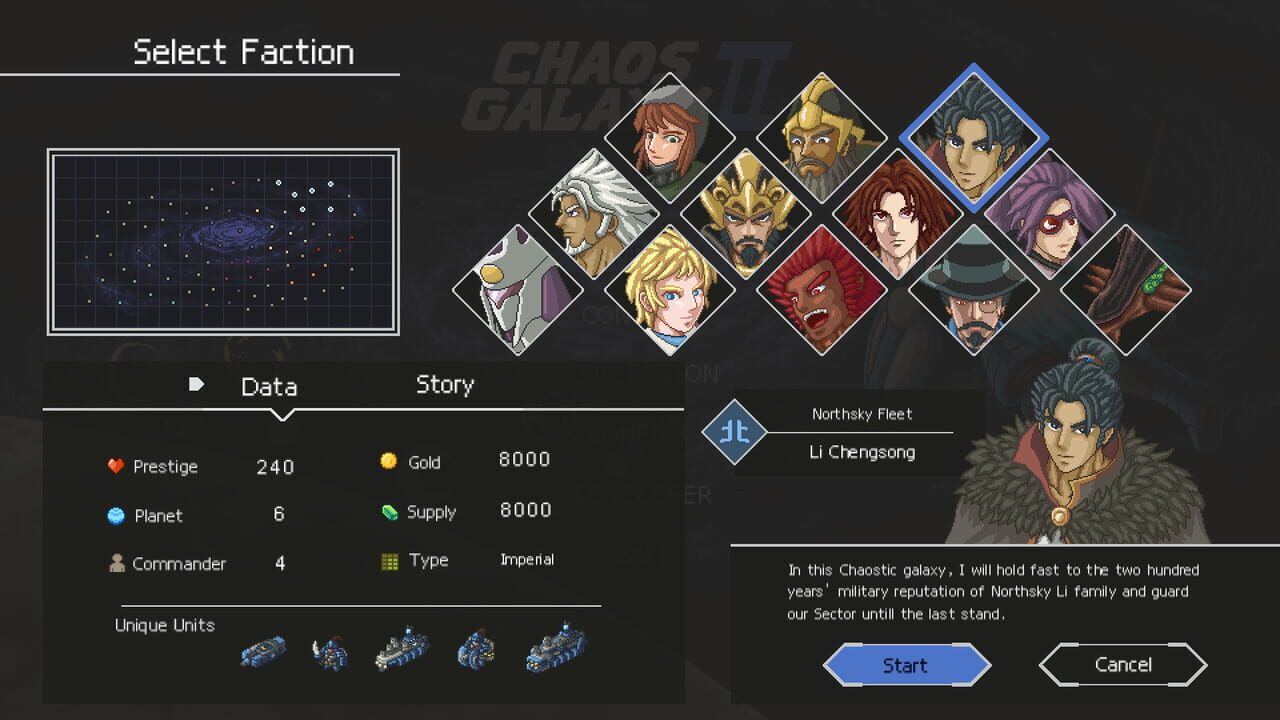
Task: Select the Data tab
Action: click(x=268, y=384)
